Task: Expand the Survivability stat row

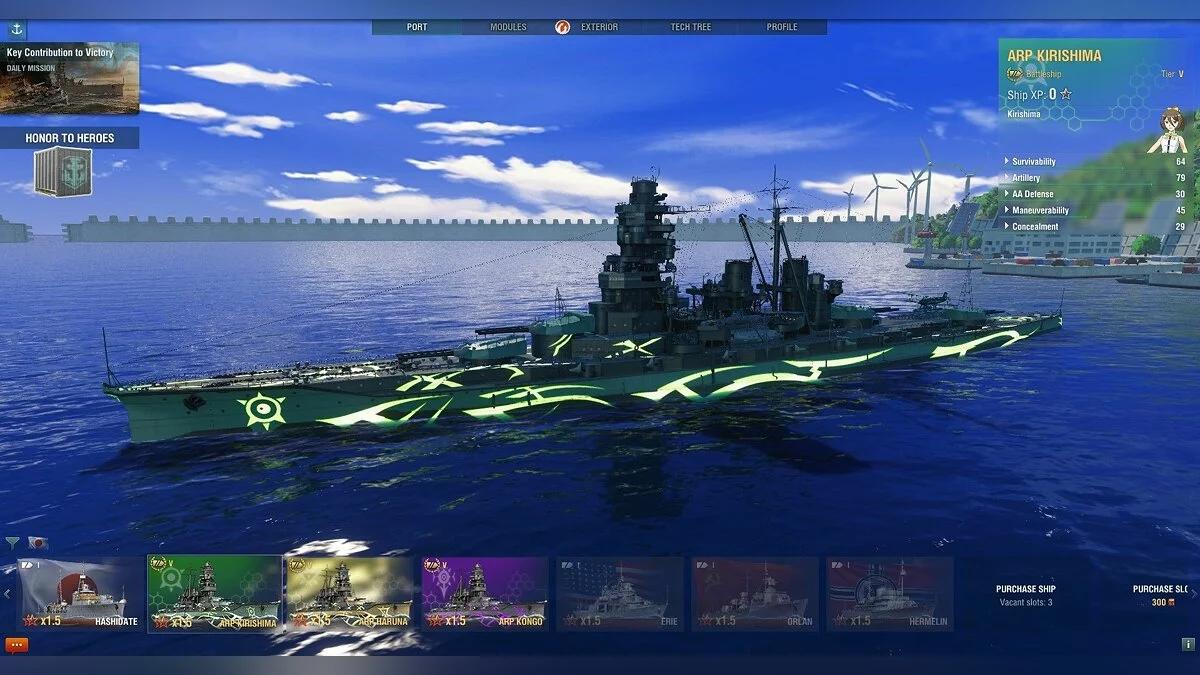Action: [x=1034, y=162]
